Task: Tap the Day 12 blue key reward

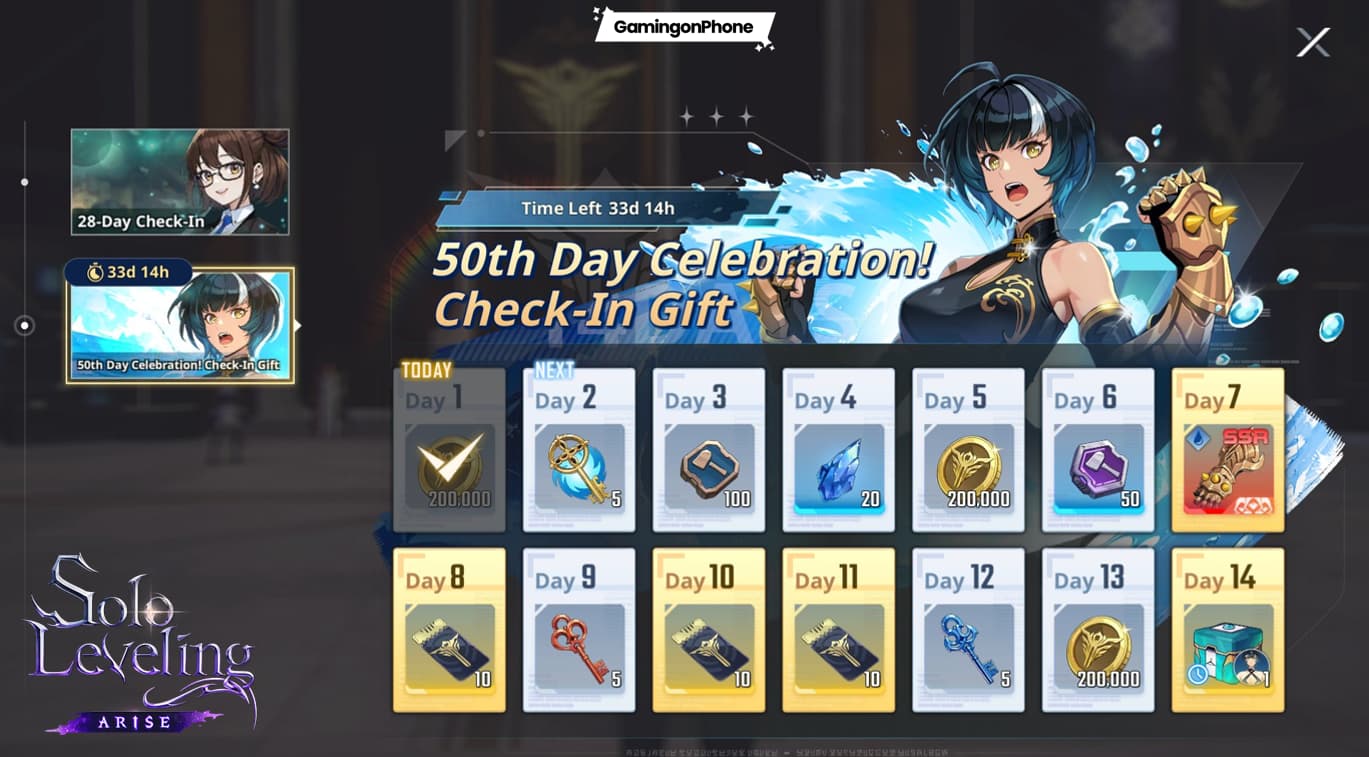Action: [x=968, y=645]
